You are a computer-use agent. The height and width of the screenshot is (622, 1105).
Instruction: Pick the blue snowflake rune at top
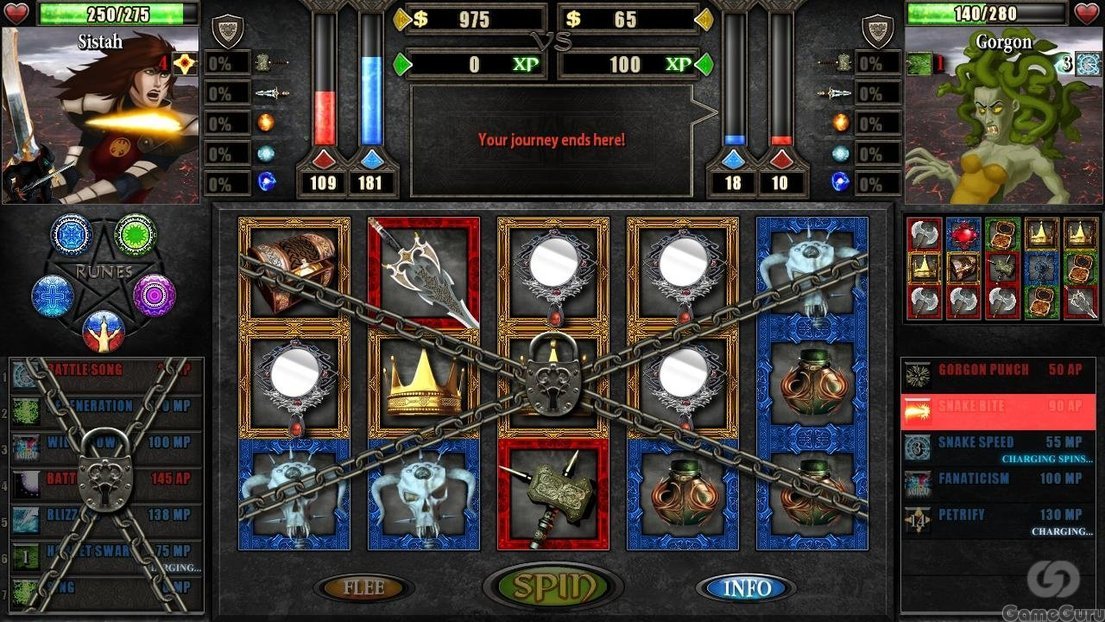pos(71,234)
